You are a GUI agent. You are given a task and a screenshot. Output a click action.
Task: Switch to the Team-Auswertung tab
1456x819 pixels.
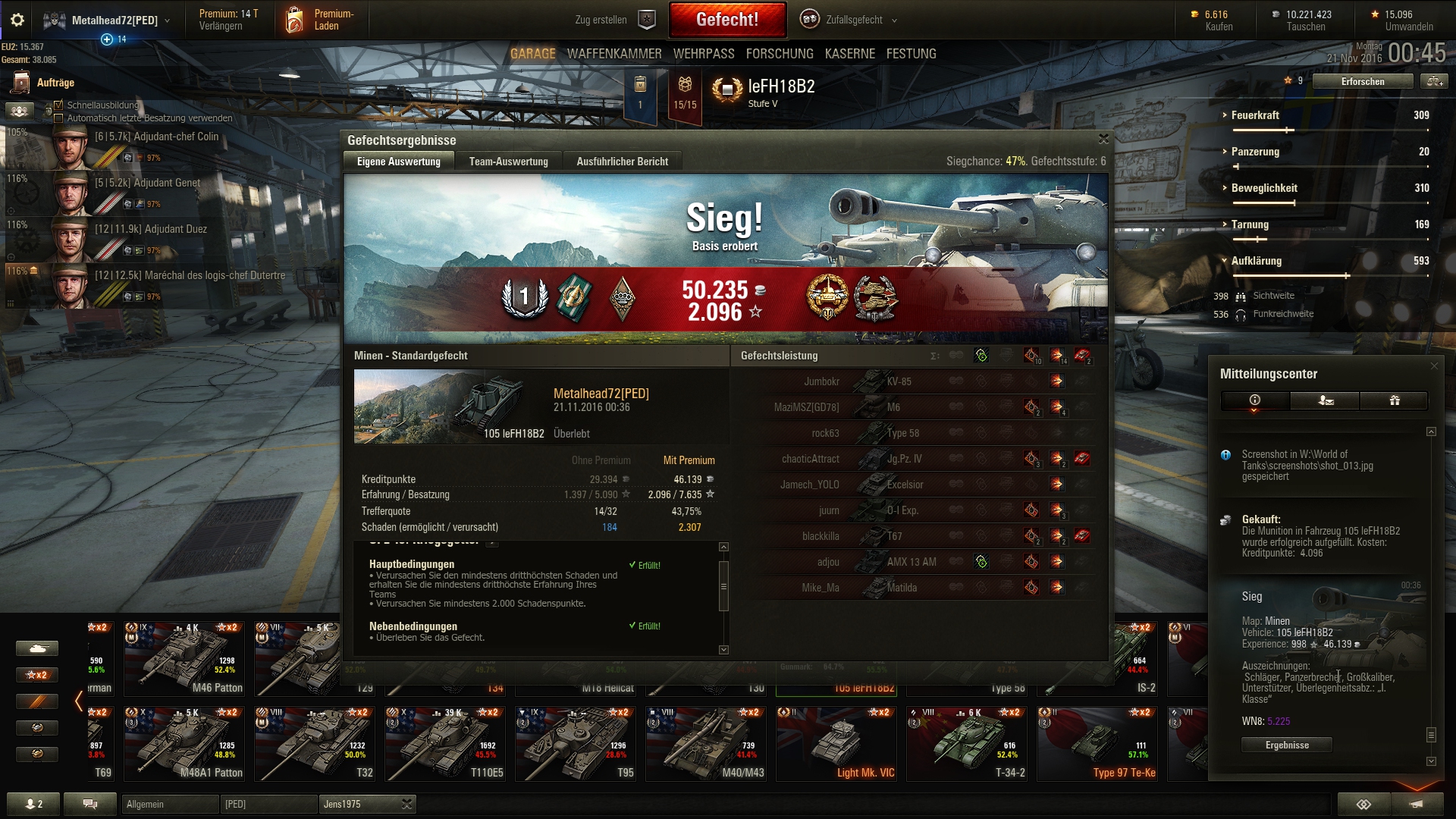508,162
